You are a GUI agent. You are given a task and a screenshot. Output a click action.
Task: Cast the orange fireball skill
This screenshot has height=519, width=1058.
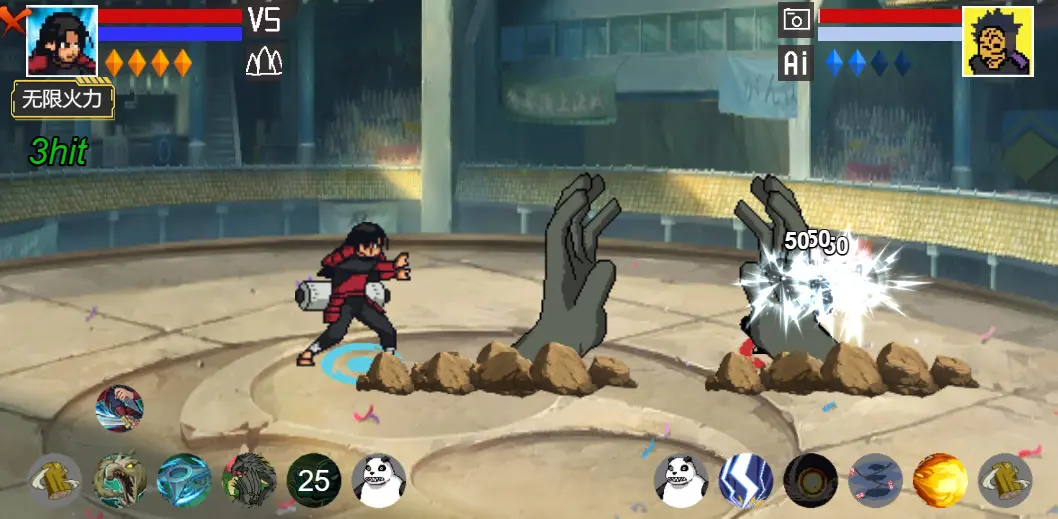click(x=940, y=481)
